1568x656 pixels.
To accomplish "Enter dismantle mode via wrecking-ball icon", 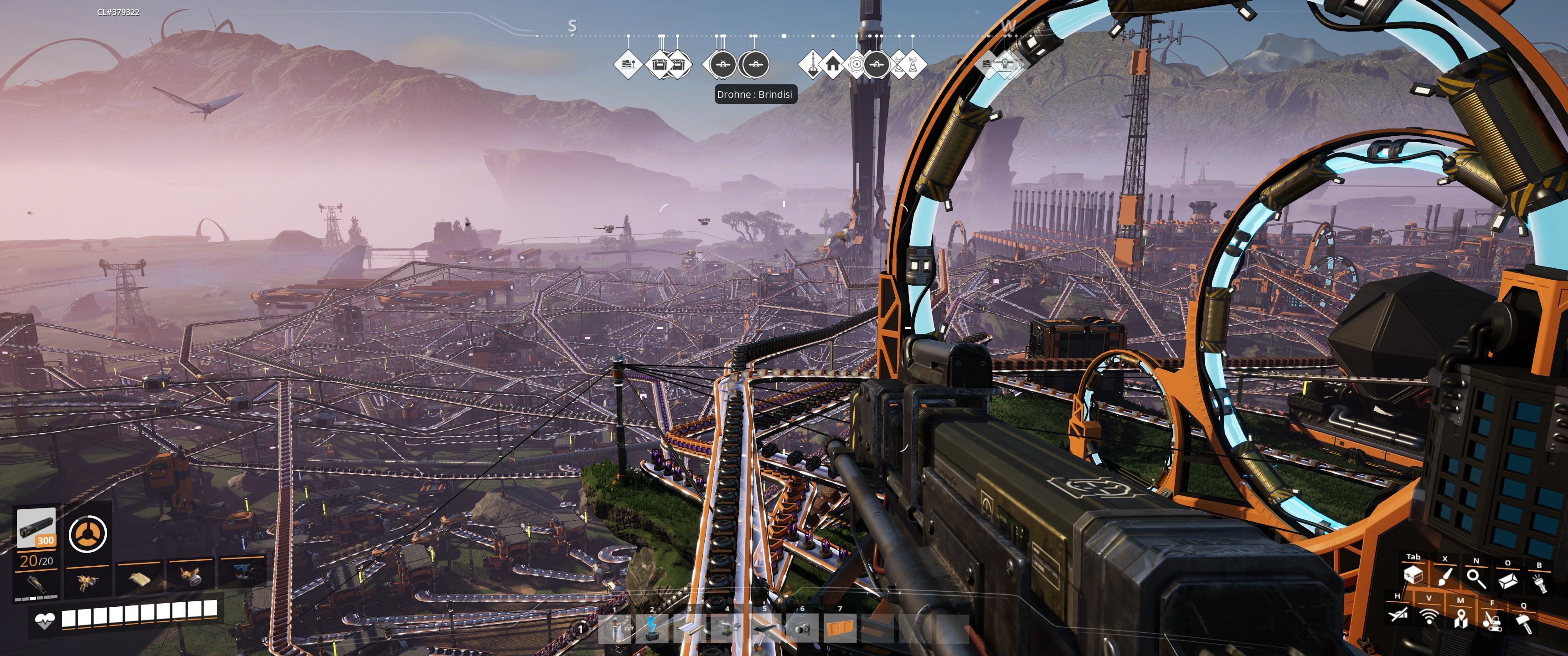I will click(1491, 621).
